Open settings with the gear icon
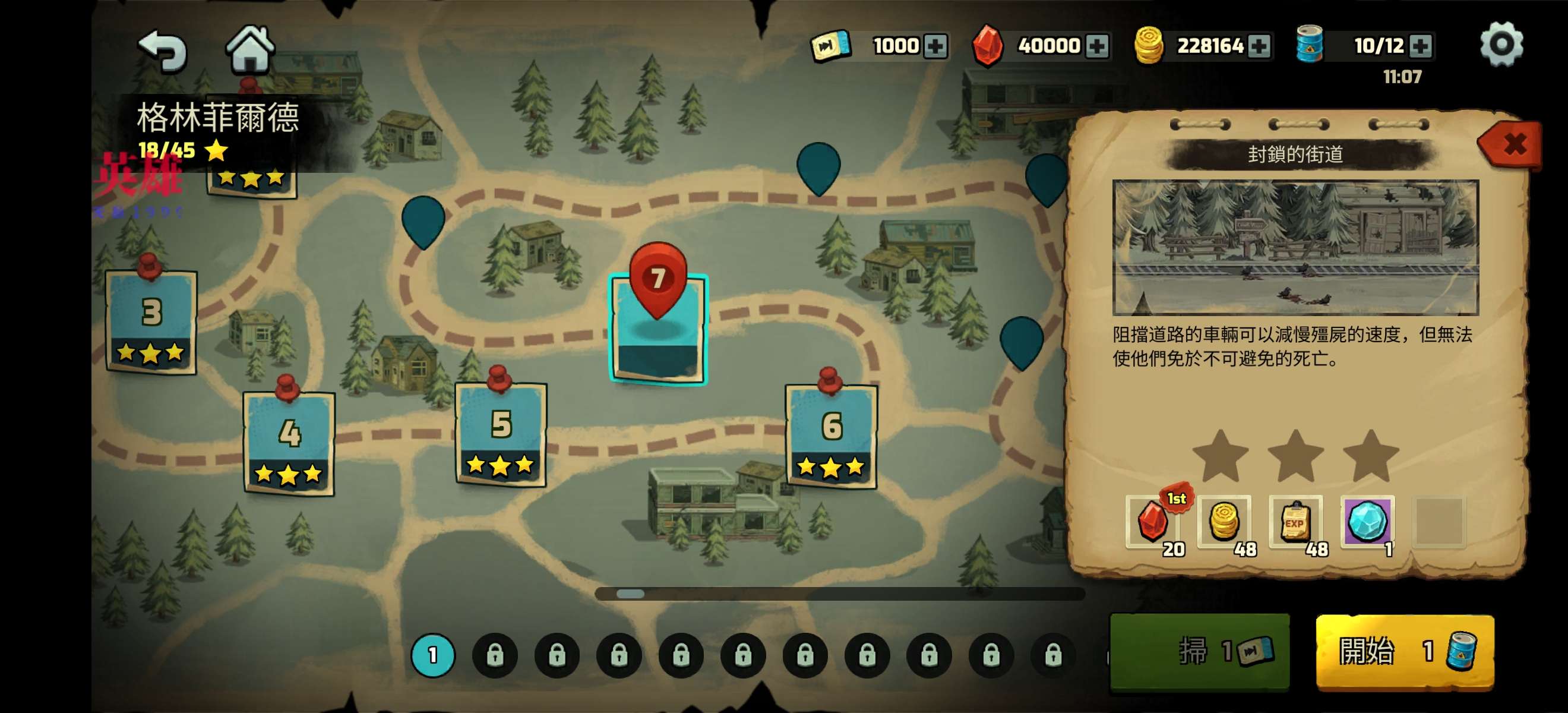The image size is (1568, 713). tap(1501, 44)
